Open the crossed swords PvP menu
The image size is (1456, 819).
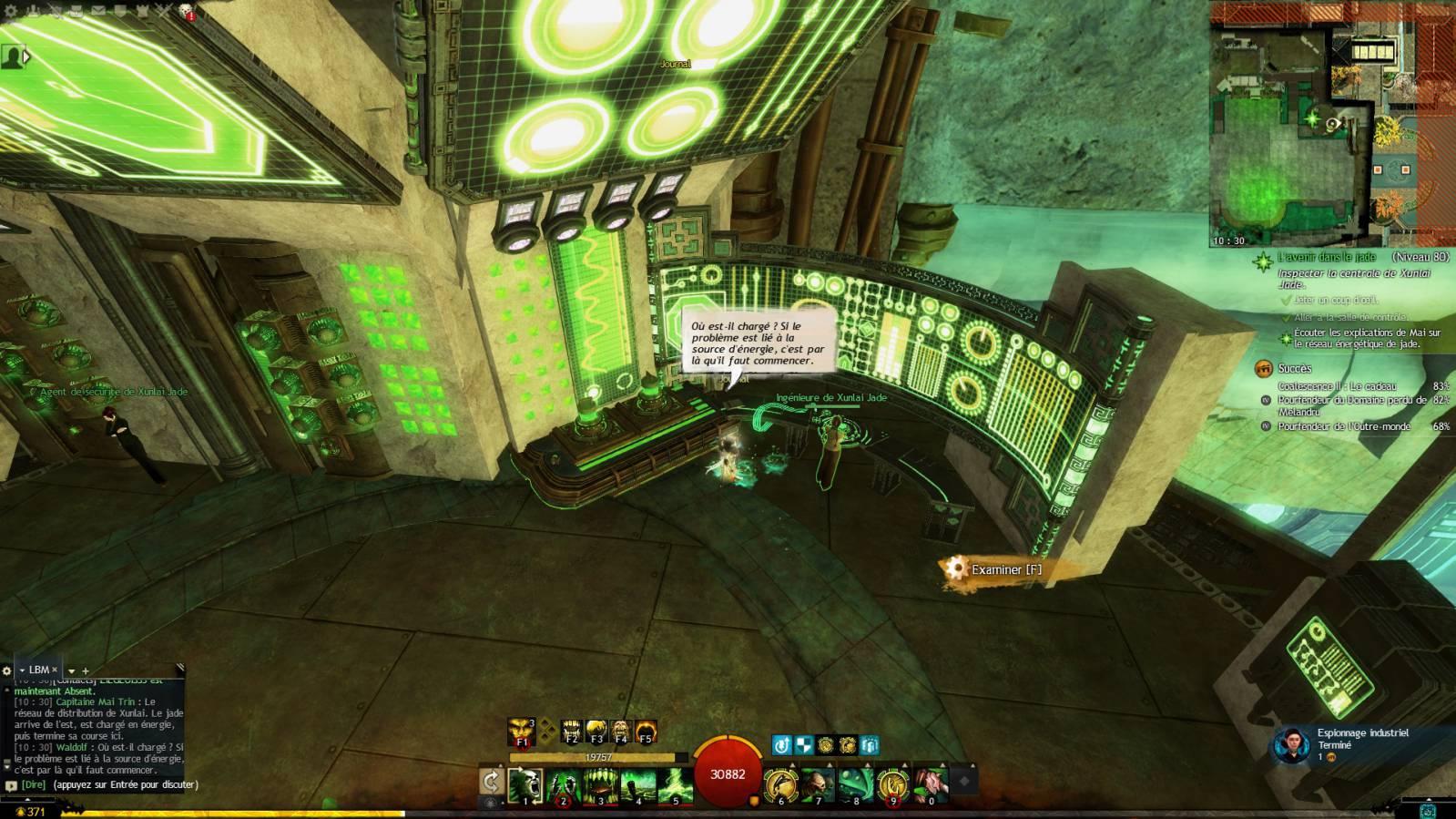point(164,11)
